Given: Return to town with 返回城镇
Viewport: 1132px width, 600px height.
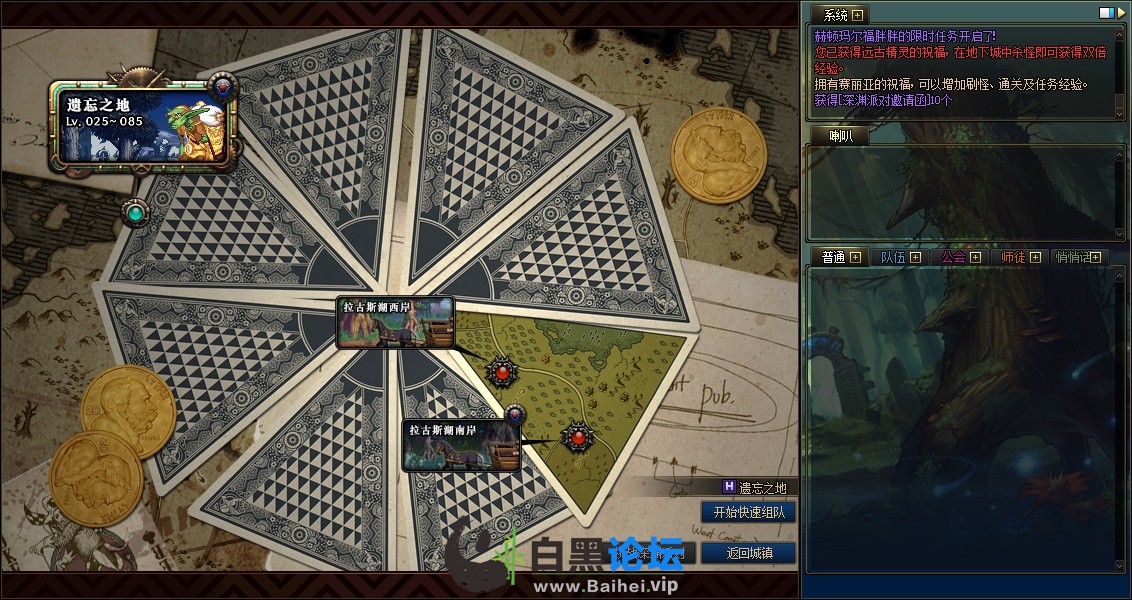Looking at the screenshot, I should pyautogui.click(x=748, y=553).
